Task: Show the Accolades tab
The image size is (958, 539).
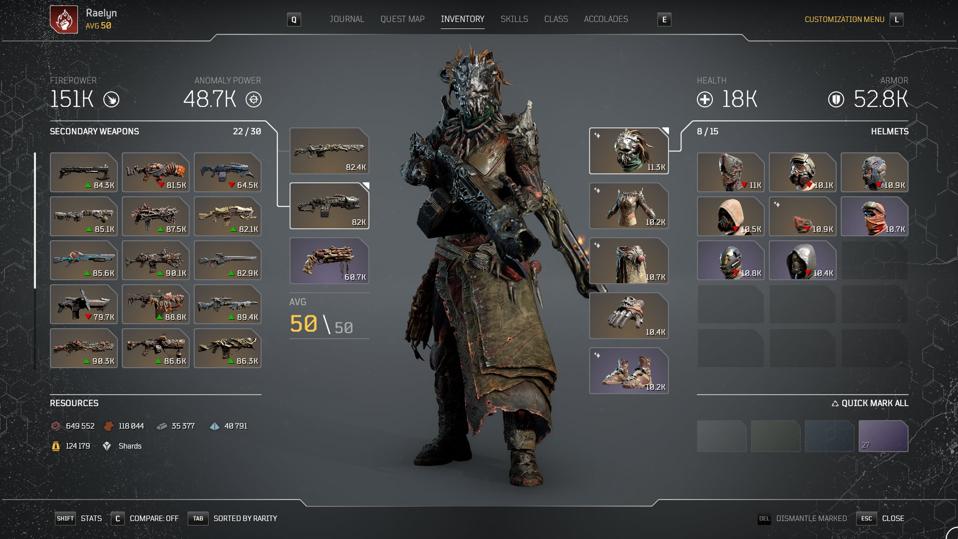Action: pos(606,19)
